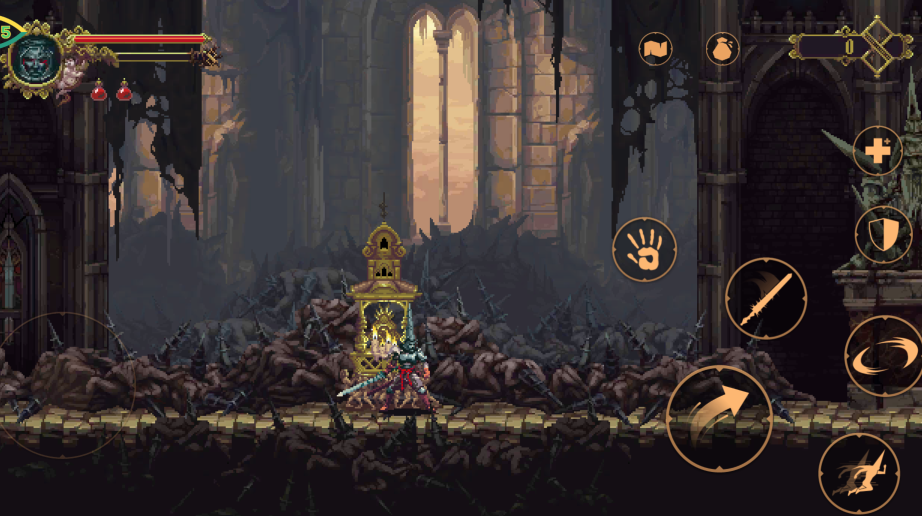Activate the shield parry button
Screen dimensions: 922x516
click(x=883, y=235)
